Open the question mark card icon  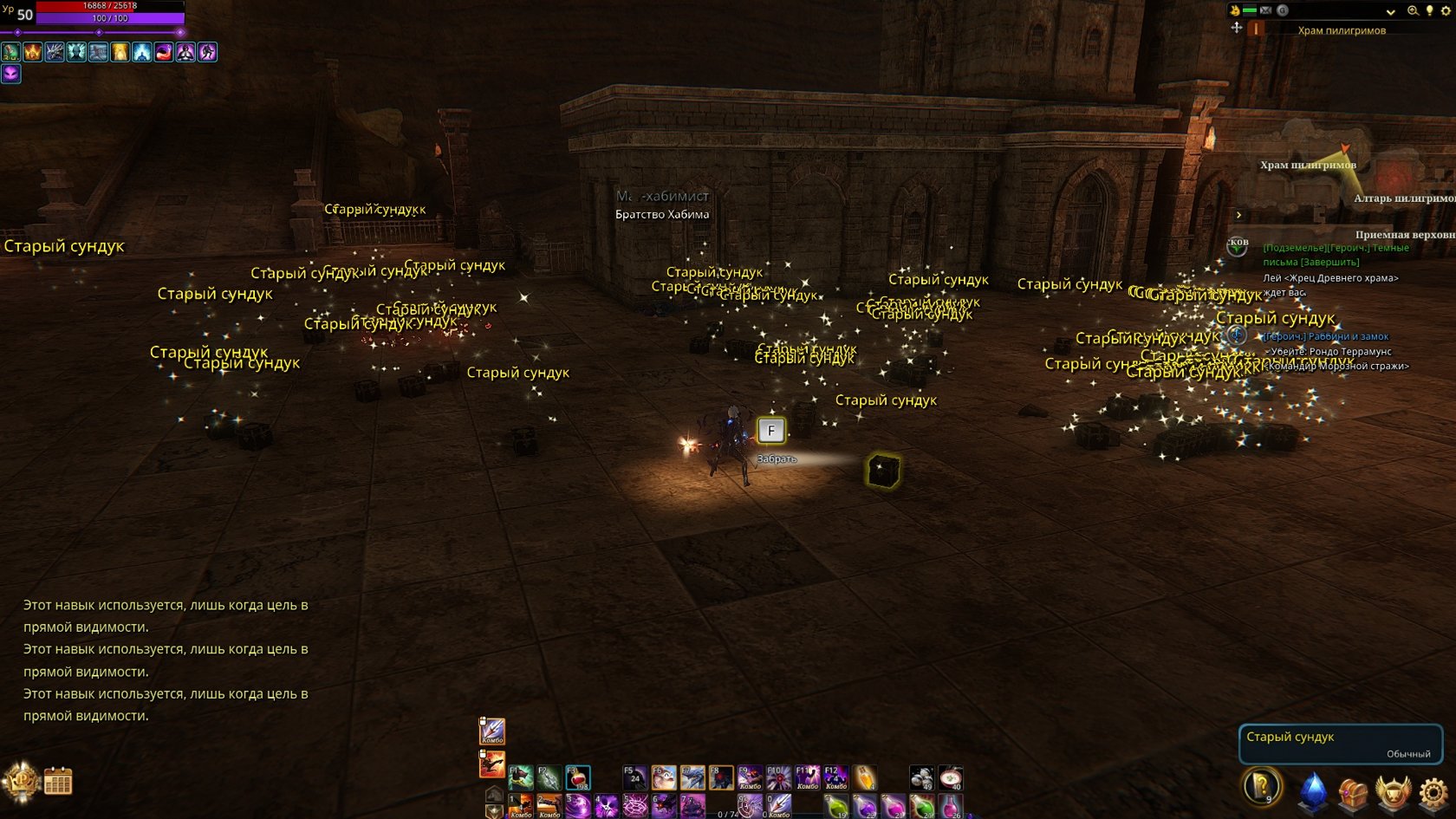point(1262,787)
